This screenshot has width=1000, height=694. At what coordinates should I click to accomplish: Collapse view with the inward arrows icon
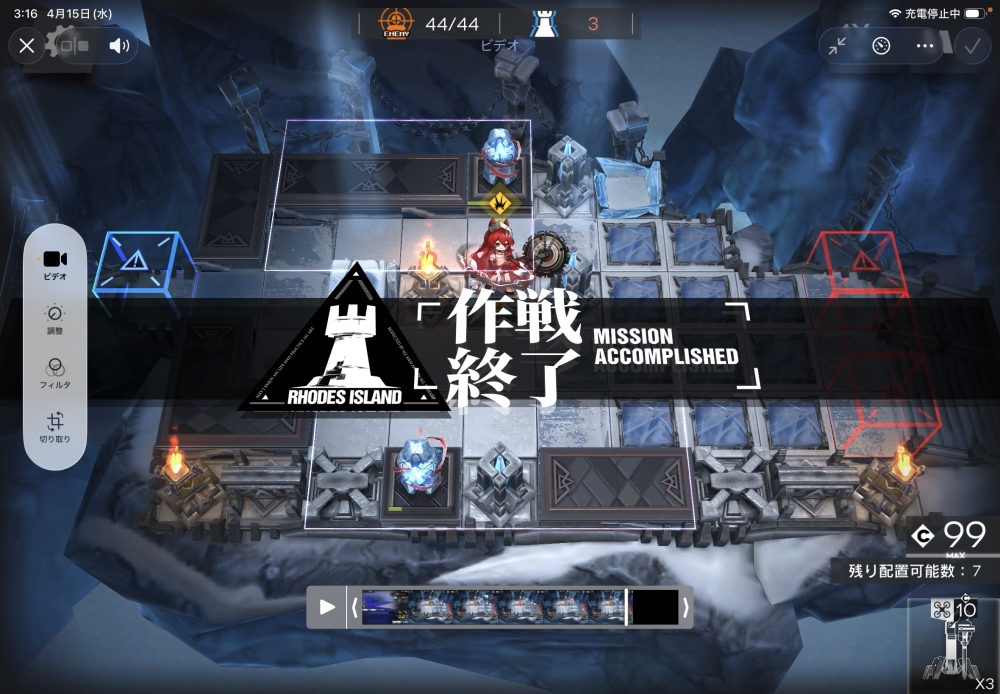pyautogui.click(x=837, y=45)
